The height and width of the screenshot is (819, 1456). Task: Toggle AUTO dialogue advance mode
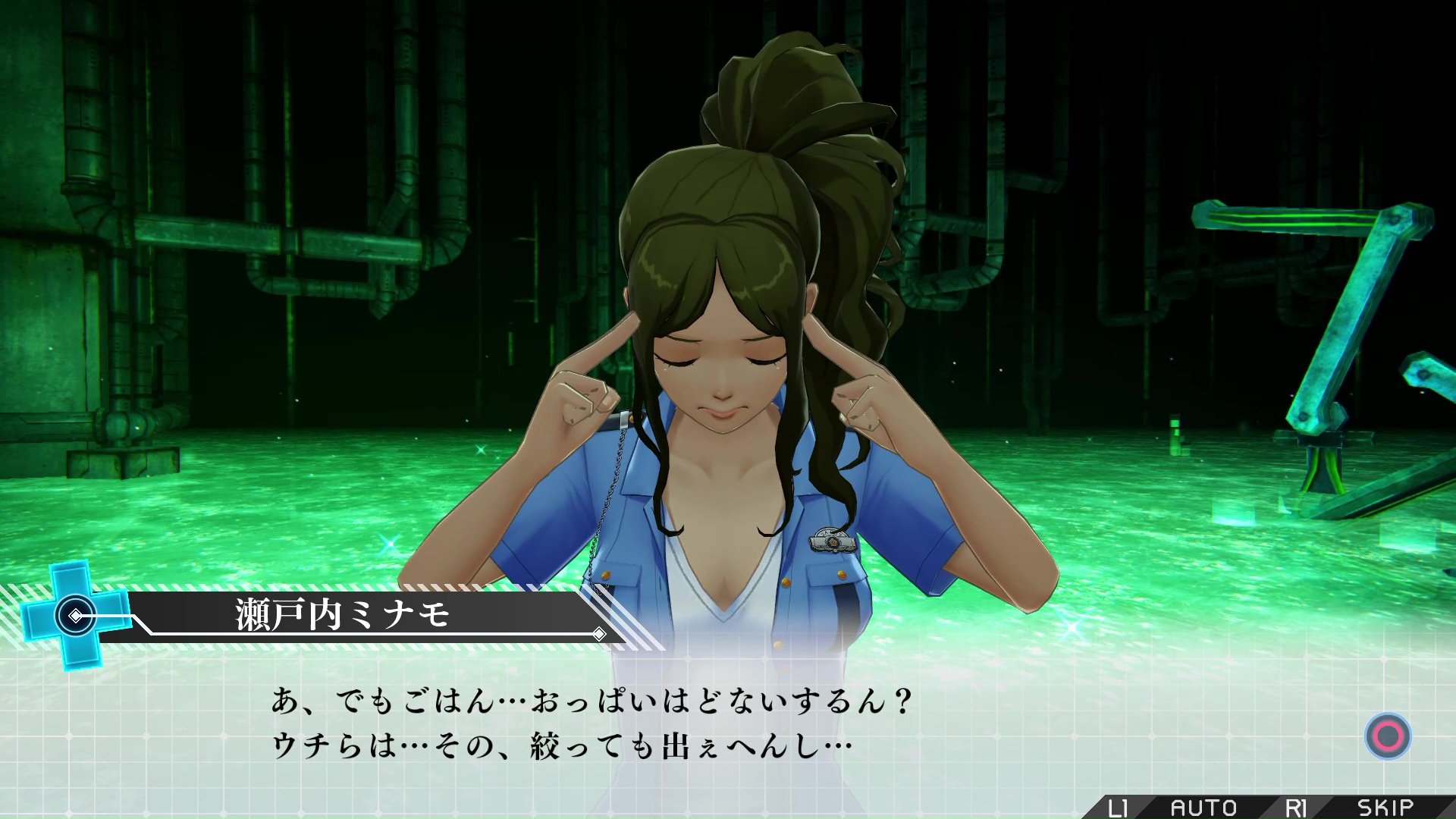(1203, 808)
